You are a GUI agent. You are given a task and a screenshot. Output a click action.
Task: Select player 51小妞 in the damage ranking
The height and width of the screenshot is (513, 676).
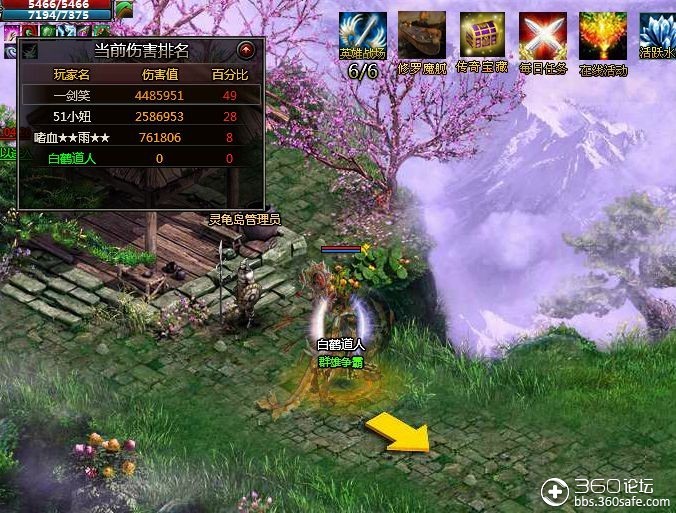(x=70, y=116)
